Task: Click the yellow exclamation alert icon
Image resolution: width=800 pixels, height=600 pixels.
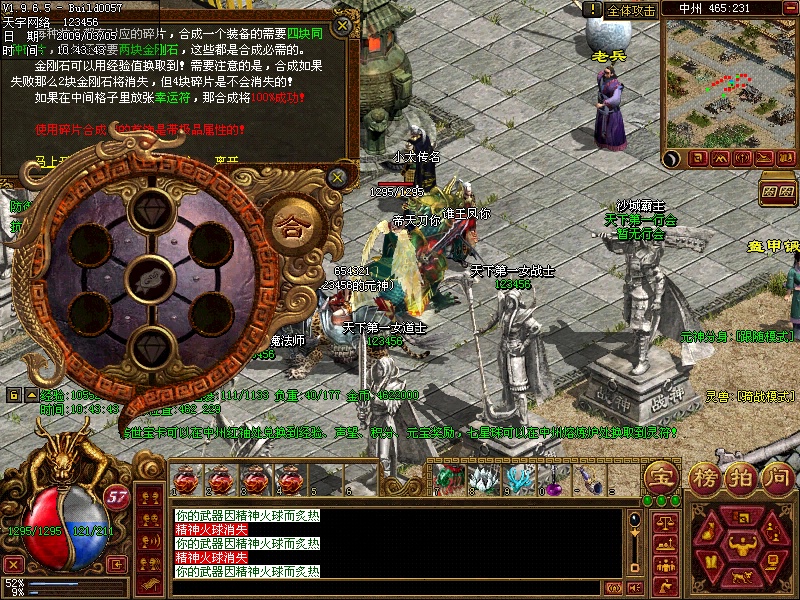Action: coord(594,9)
